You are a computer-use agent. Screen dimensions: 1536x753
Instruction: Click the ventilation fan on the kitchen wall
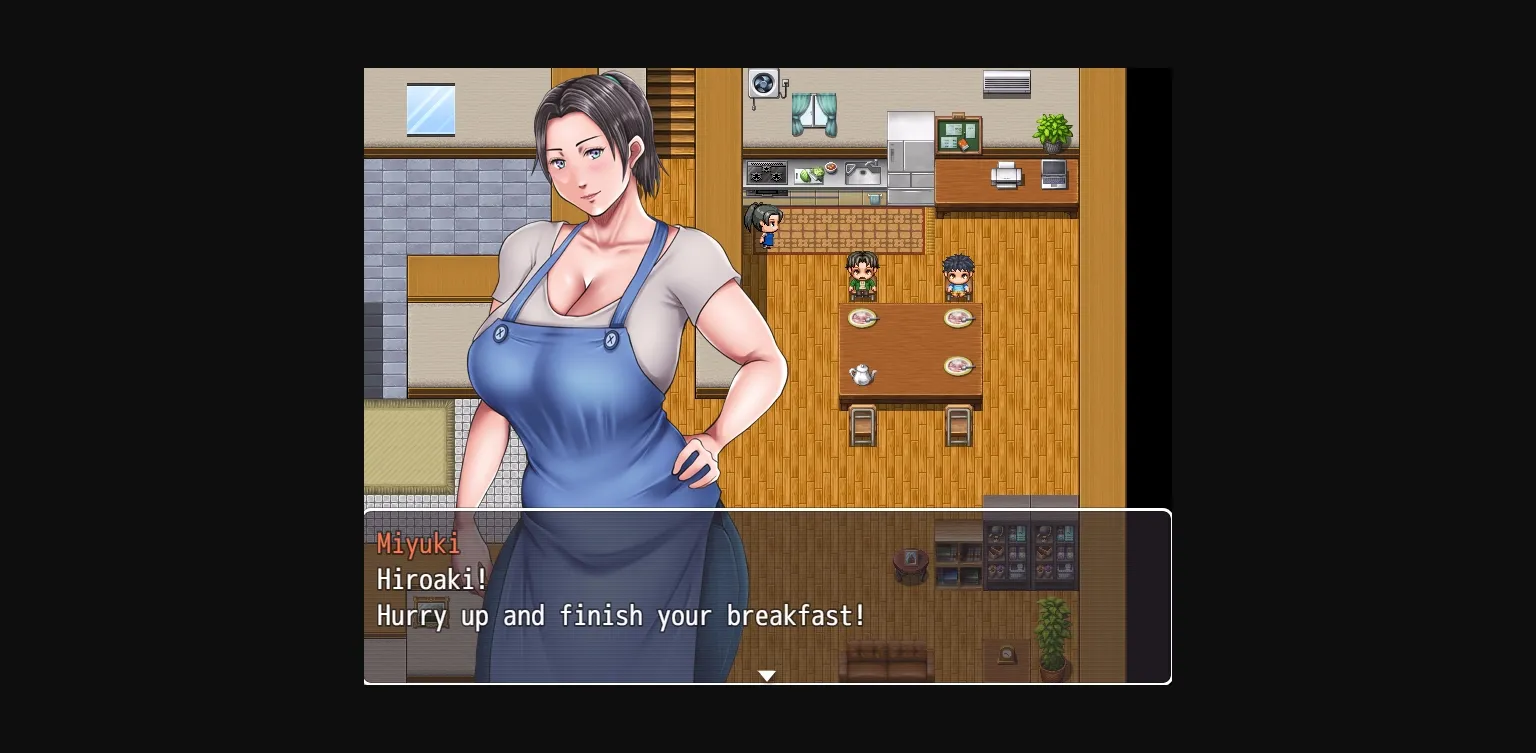(765, 82)
